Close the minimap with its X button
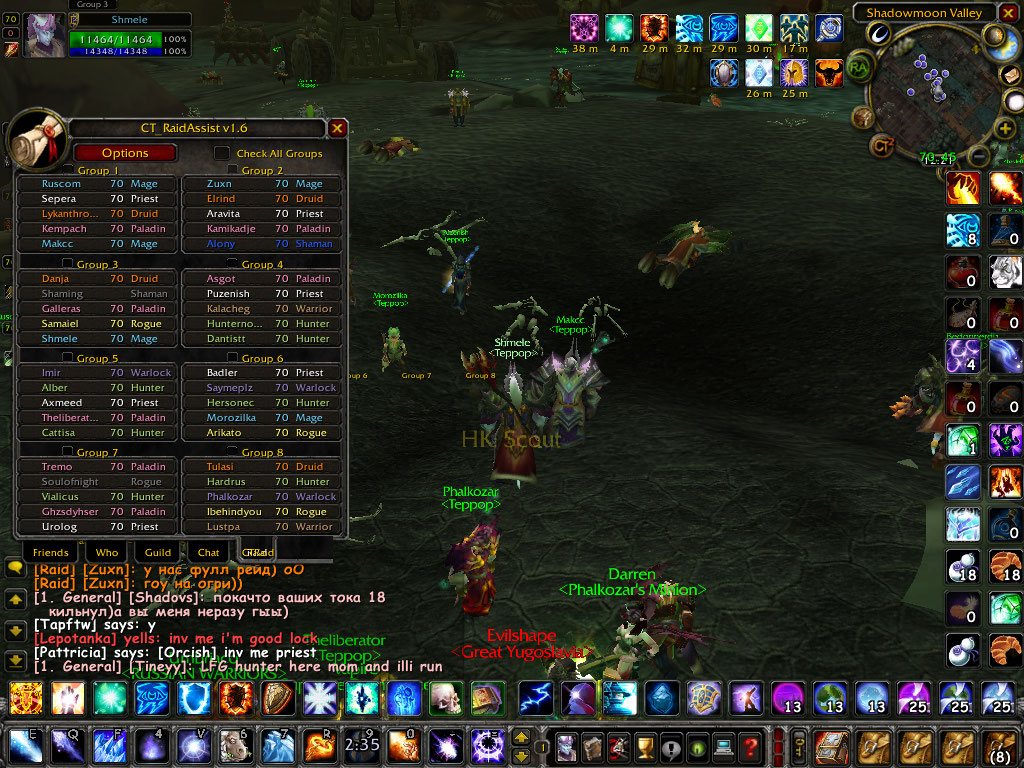The width and height of the screenshot is (1024, 768). click(1008, 14)
